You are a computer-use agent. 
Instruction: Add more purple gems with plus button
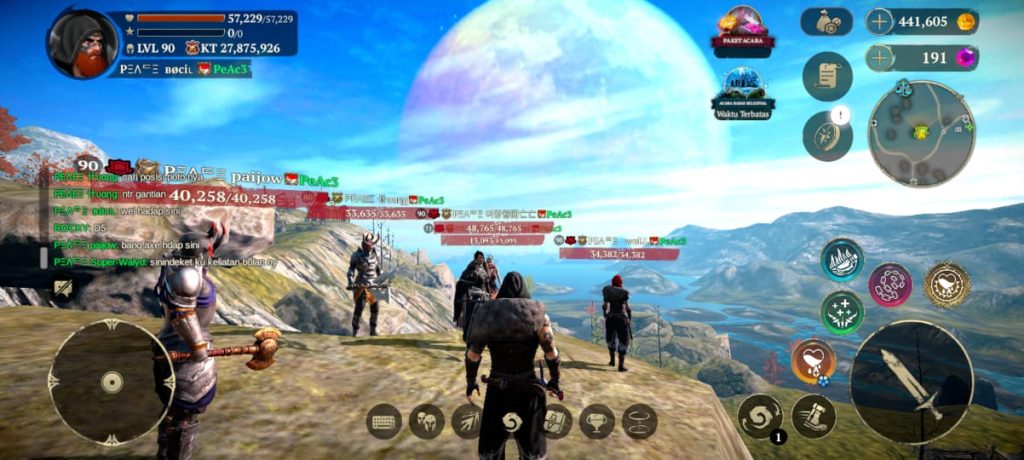pyautogui.click(x=879, y=57)
